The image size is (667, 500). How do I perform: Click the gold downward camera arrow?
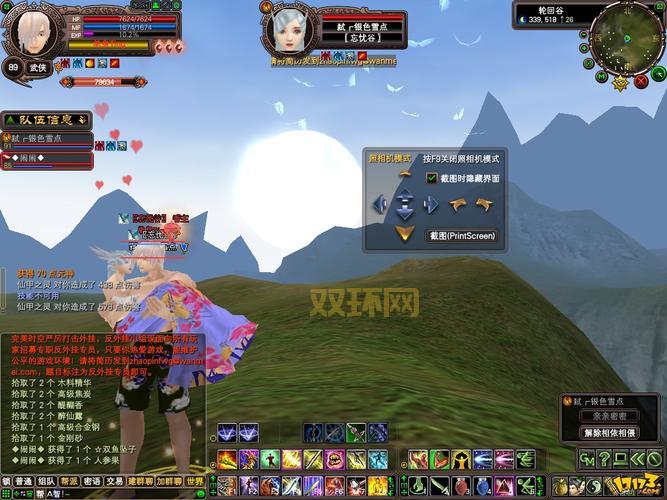tap(404, 233)
